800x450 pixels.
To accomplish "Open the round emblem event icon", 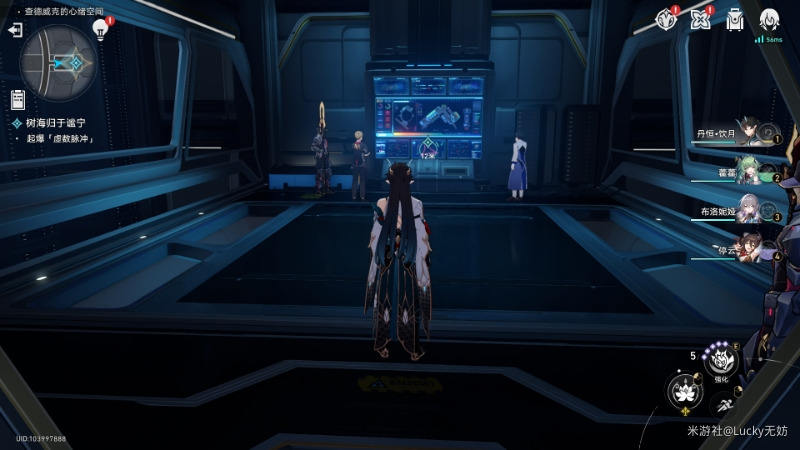I will pos(666,19).
